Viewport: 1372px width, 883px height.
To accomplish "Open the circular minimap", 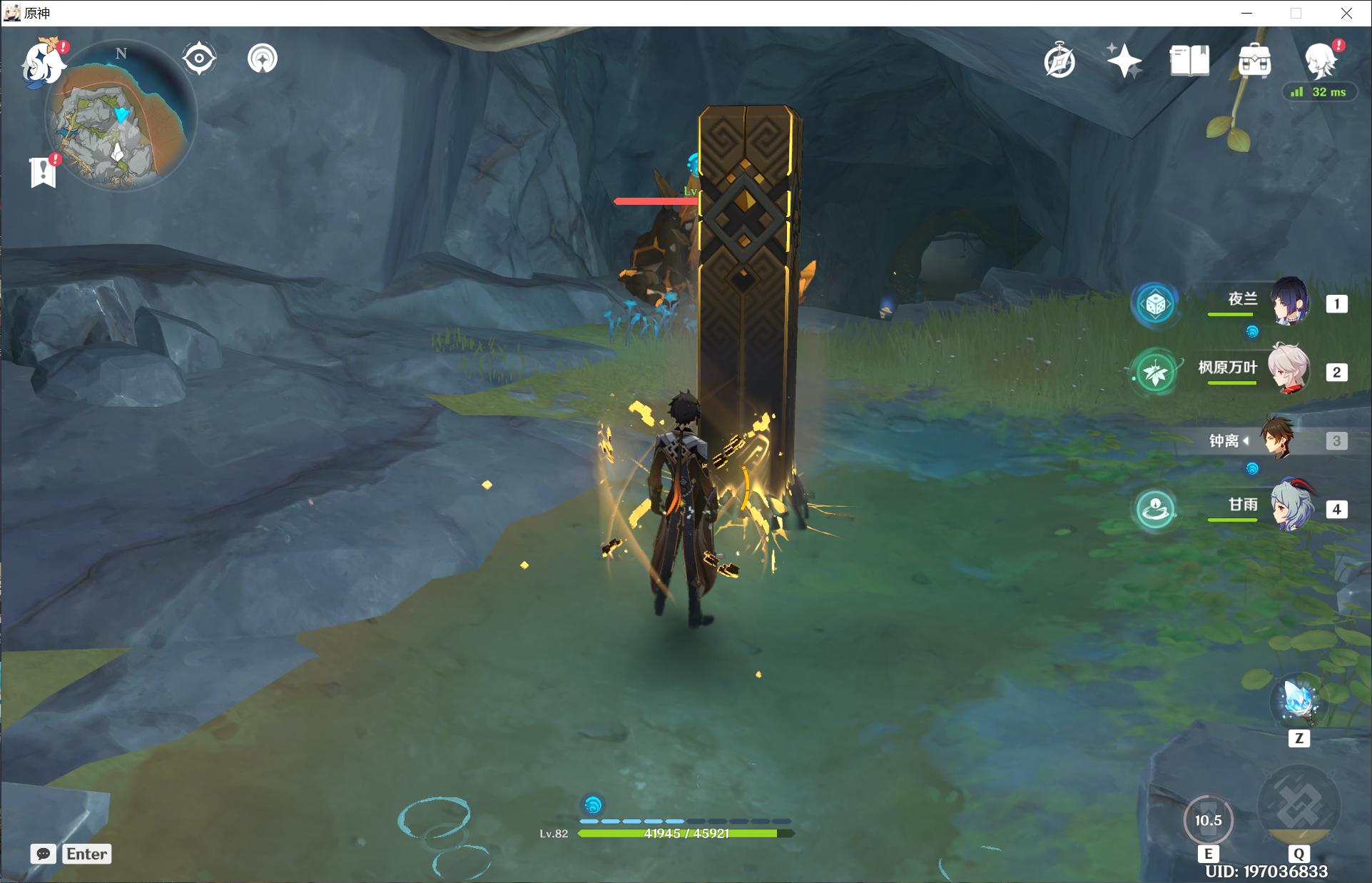I will click(121, 116).
